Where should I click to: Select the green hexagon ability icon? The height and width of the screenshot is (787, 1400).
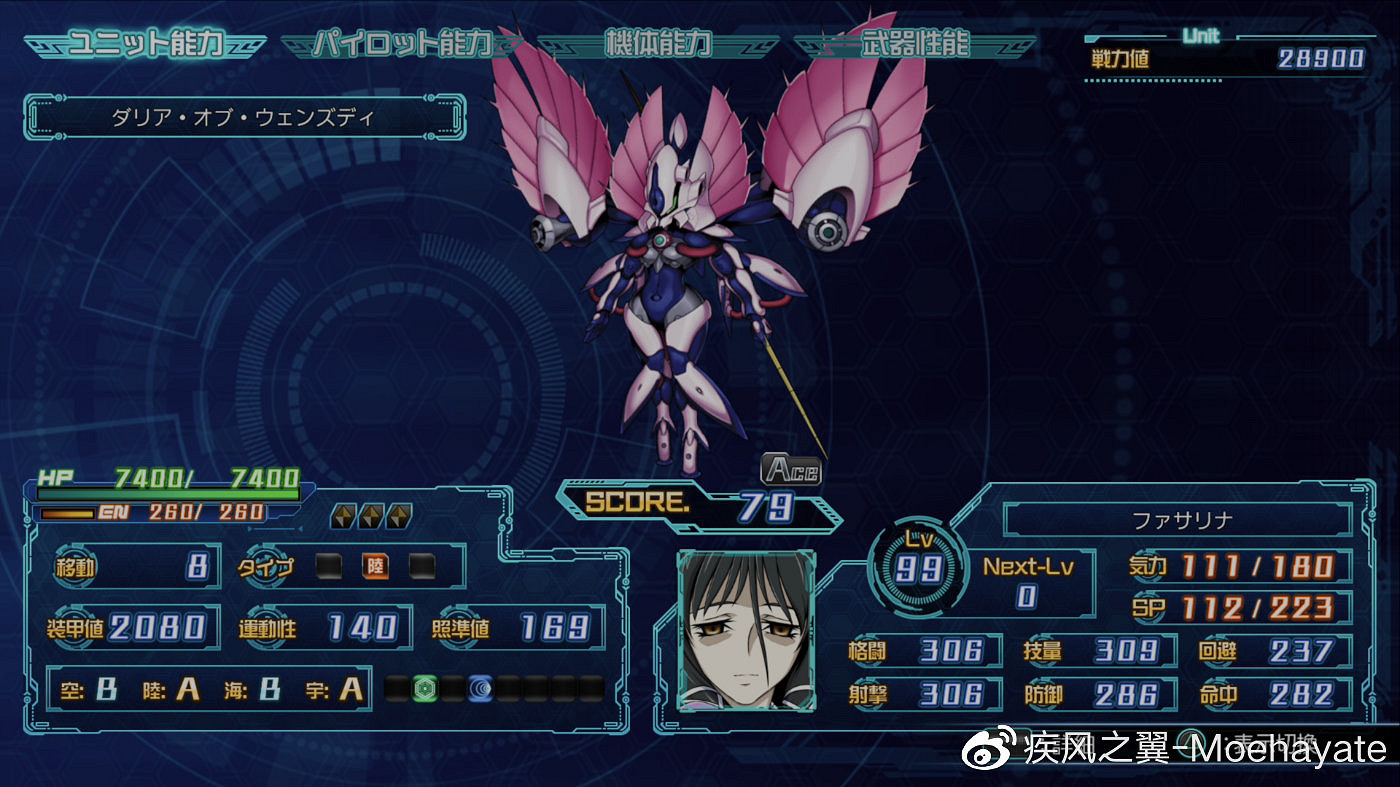pos(425,688)
